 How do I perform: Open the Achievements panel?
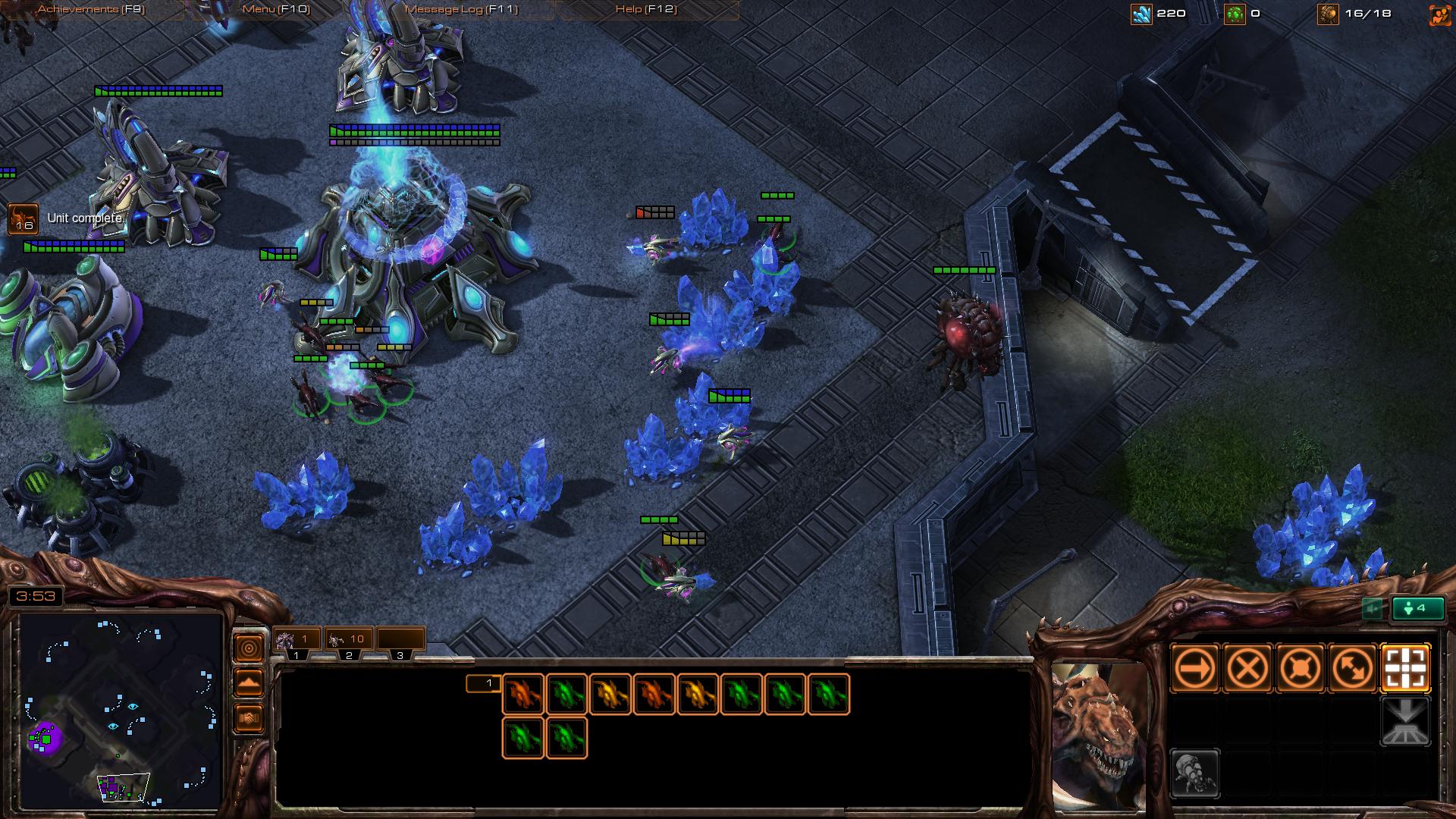pos(91,9)
